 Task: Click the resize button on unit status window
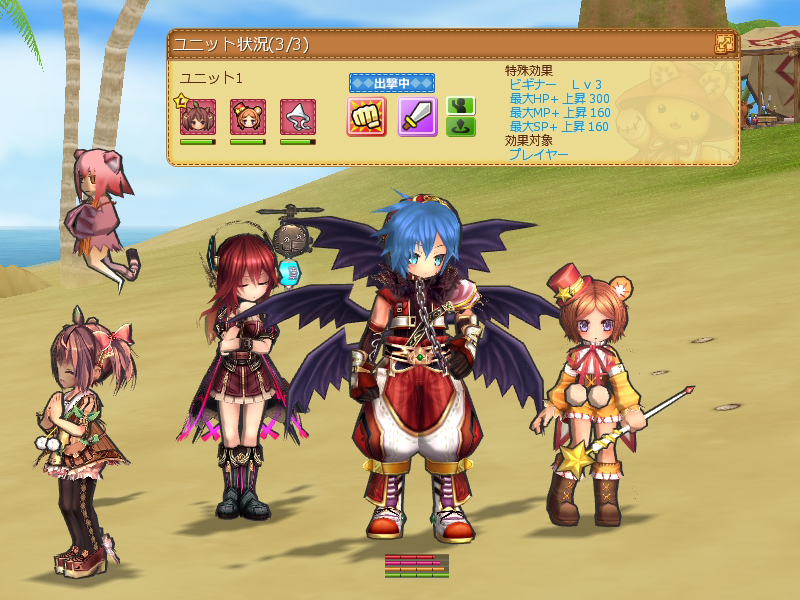[x=725, y=44]
